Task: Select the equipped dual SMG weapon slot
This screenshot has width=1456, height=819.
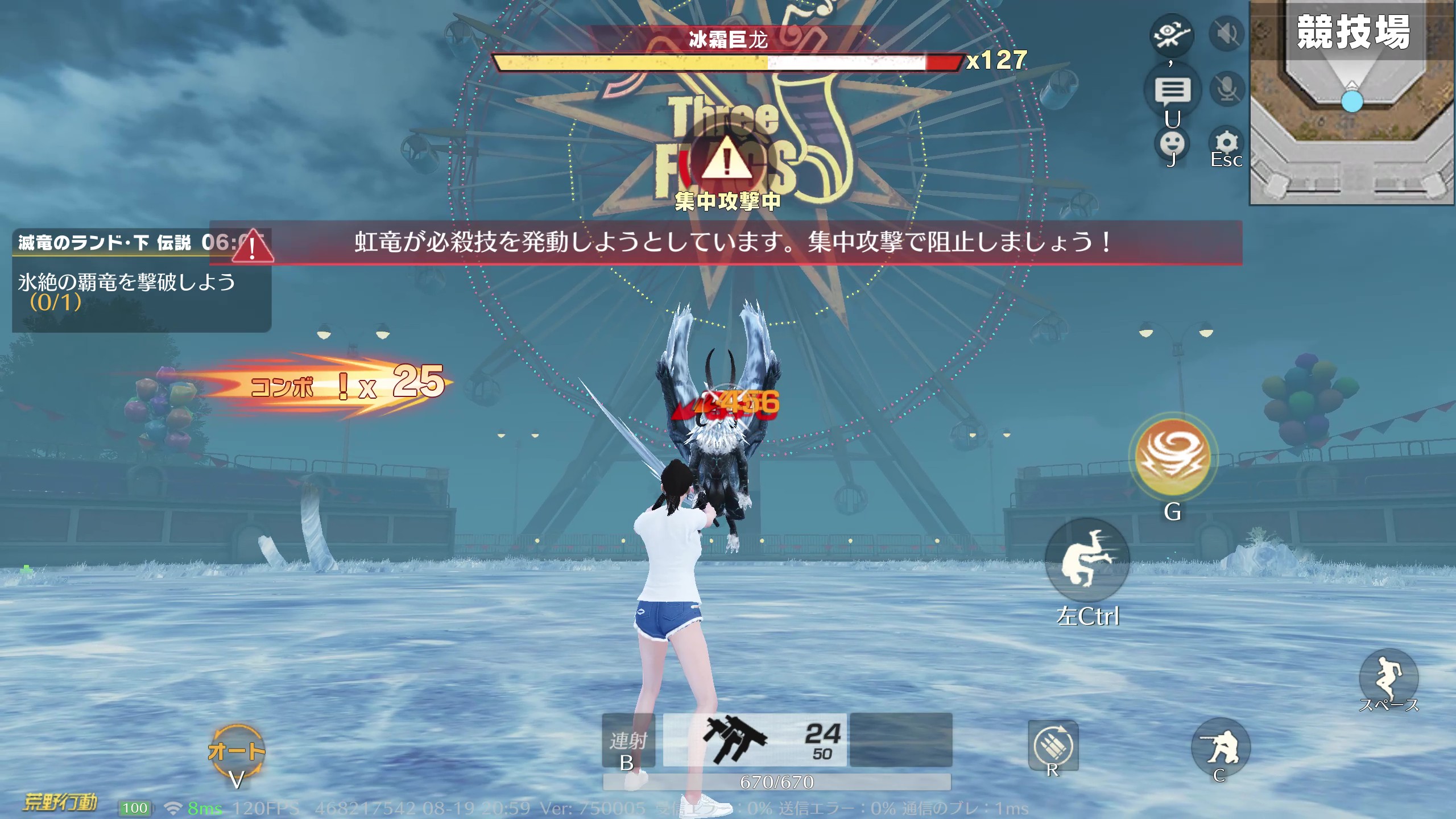Action: (x=755, y=740)
